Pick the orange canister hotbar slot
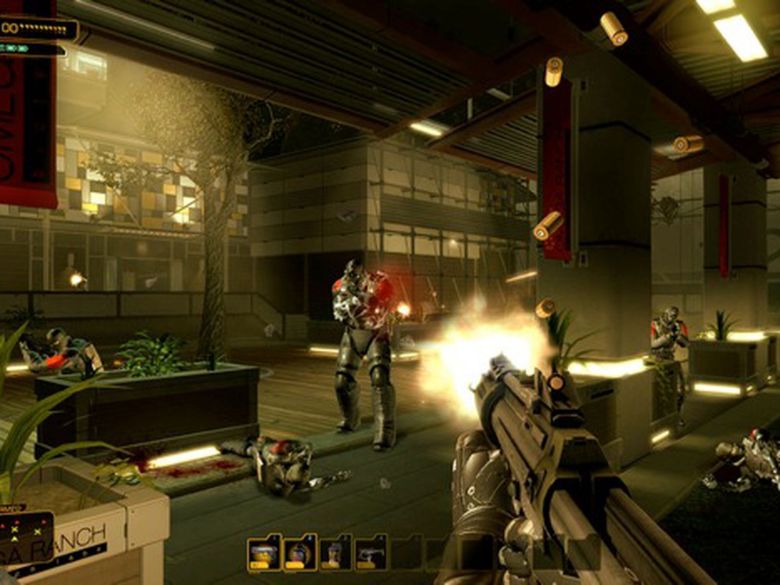Screen dimensions: 780x585 264,553
